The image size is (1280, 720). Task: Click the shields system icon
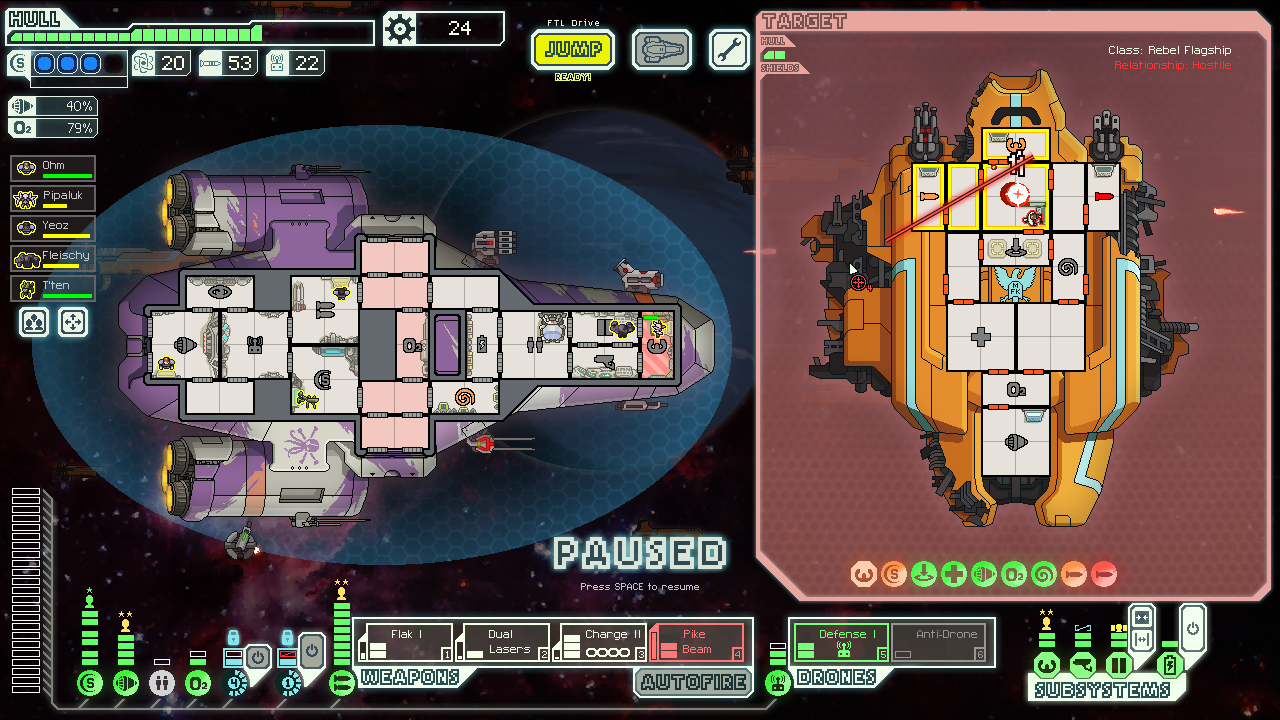[90, 684]
